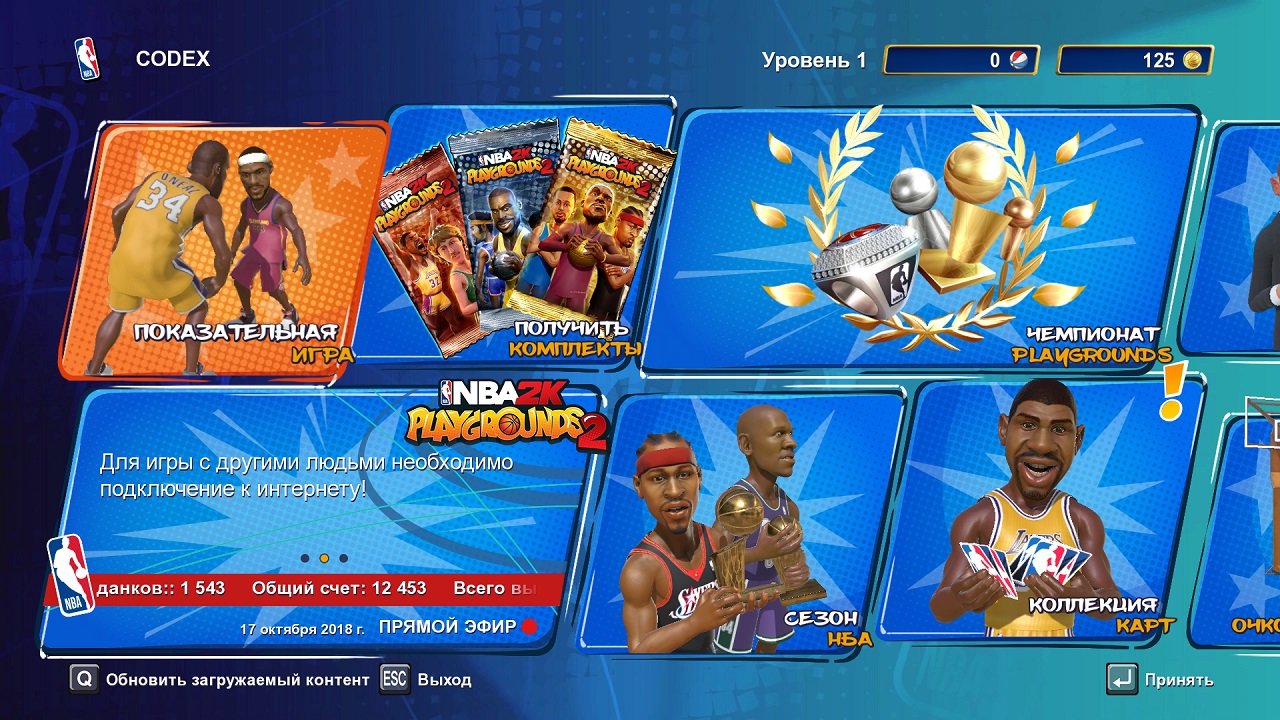
Task: Select the first pagination dot under the news panel
Action: point(304,558)
